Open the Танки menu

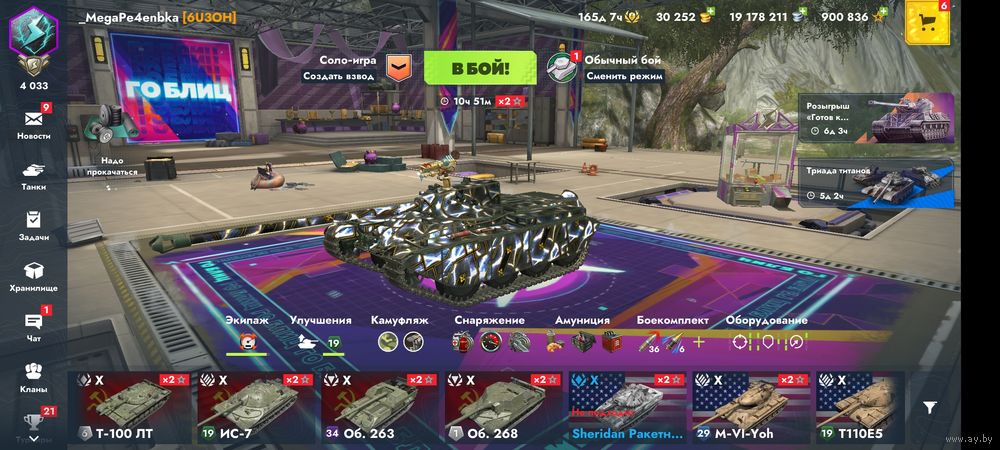pyautogui.click(x=33, y=175)
